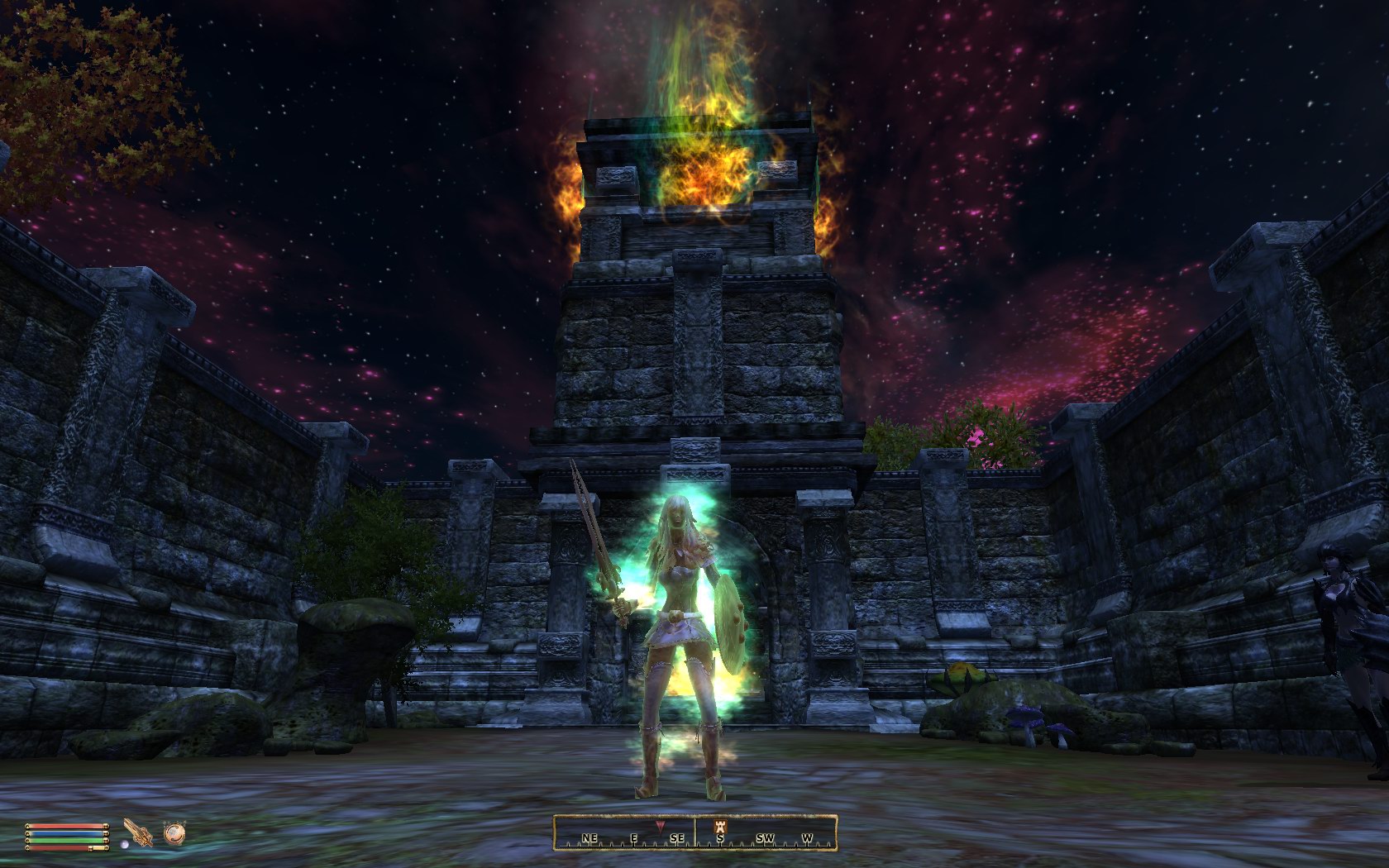Image resolution: width=1389 pixels, height=868 pixels.
Task: Click the W marker on the compass
Action: click(807, 837)
